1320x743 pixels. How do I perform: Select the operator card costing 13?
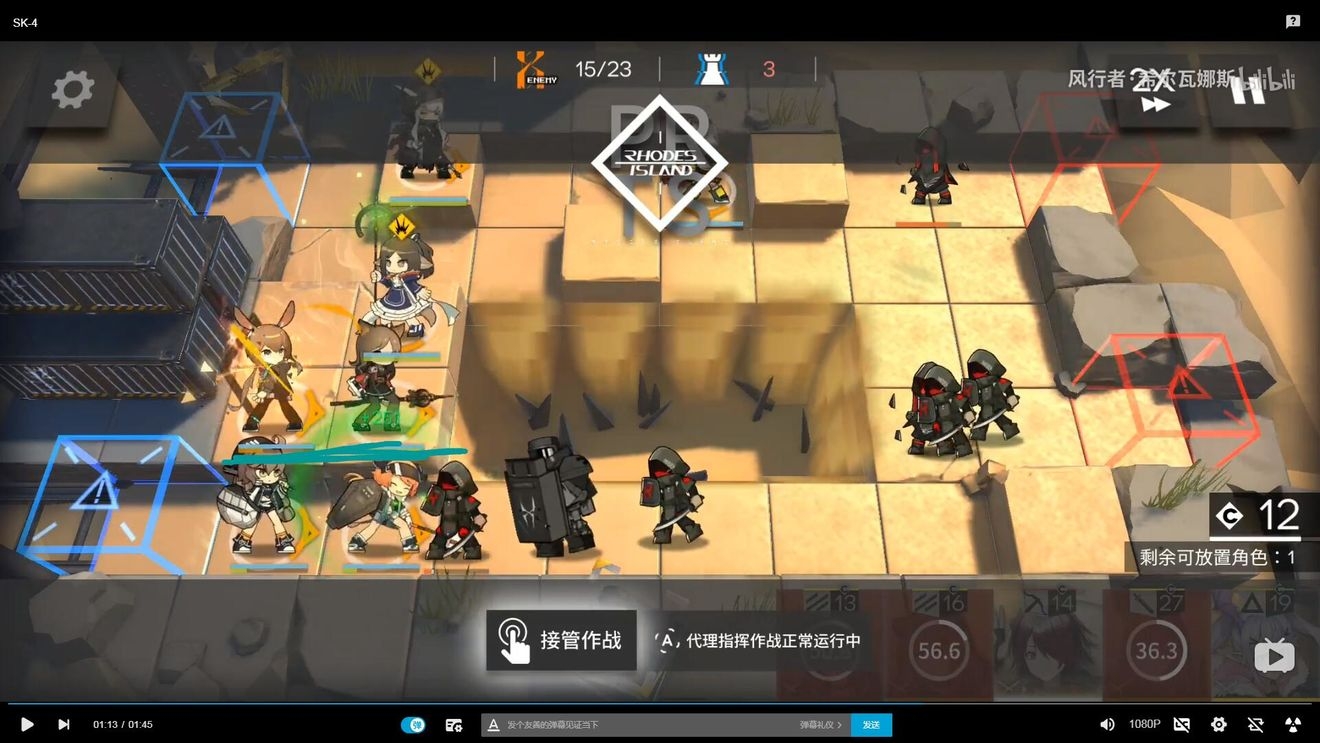tap(830, 645)
